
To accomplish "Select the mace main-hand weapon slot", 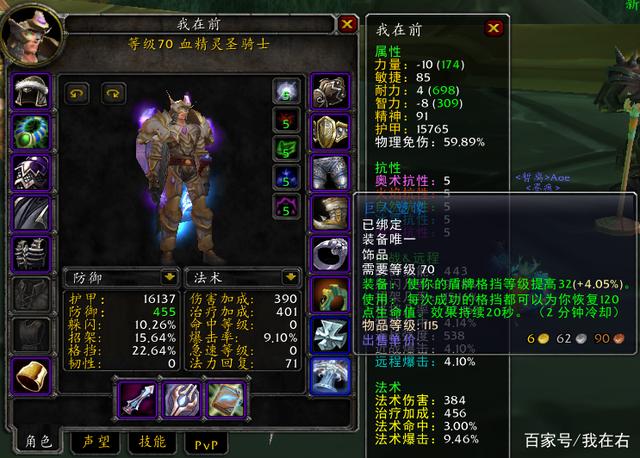I will [135, 399].
